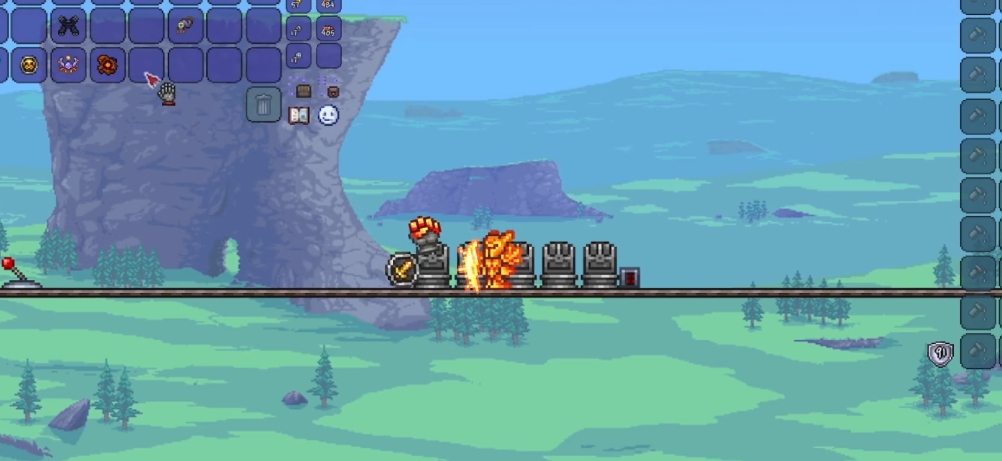This screenshot has height=461, width=1002.
Task: Select the orange fiery item slot
Action: click(107, 65)
